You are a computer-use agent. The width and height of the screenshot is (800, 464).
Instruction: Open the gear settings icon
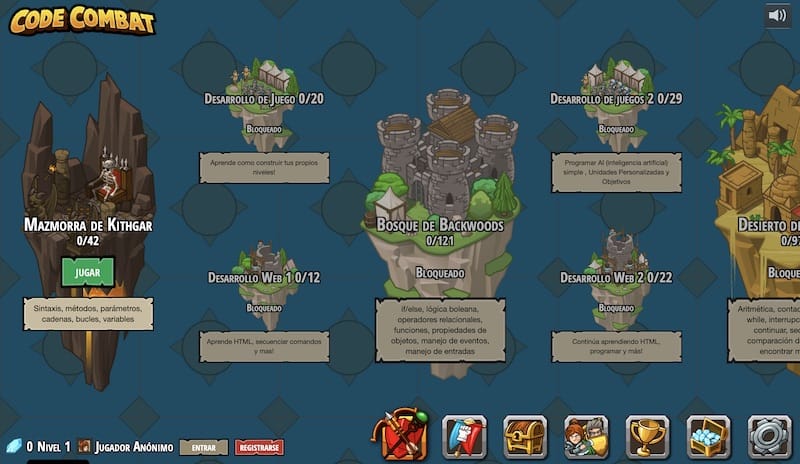769,437
